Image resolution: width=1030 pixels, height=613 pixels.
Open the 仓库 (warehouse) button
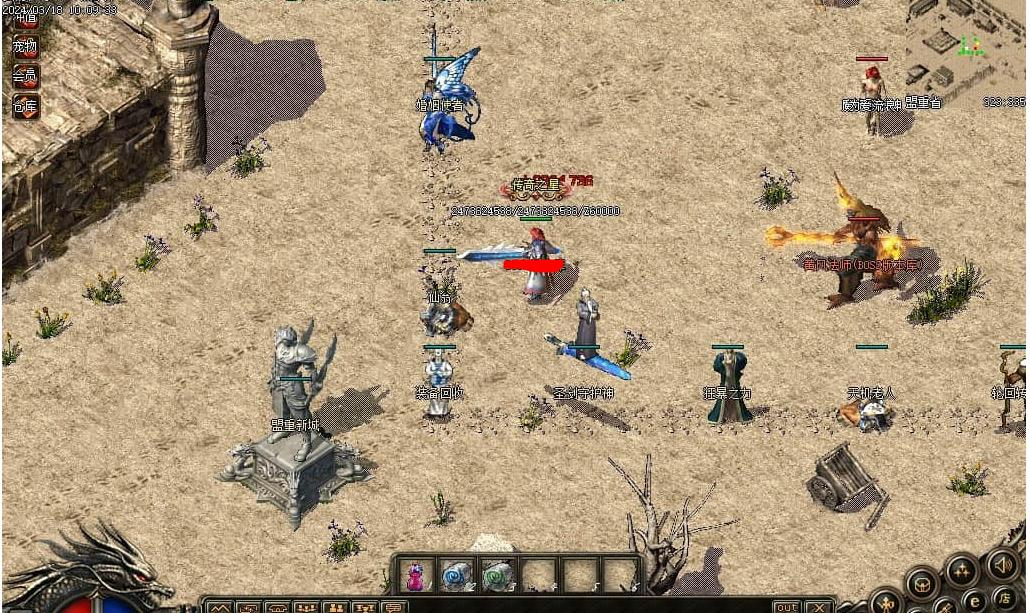click(25, 106)
